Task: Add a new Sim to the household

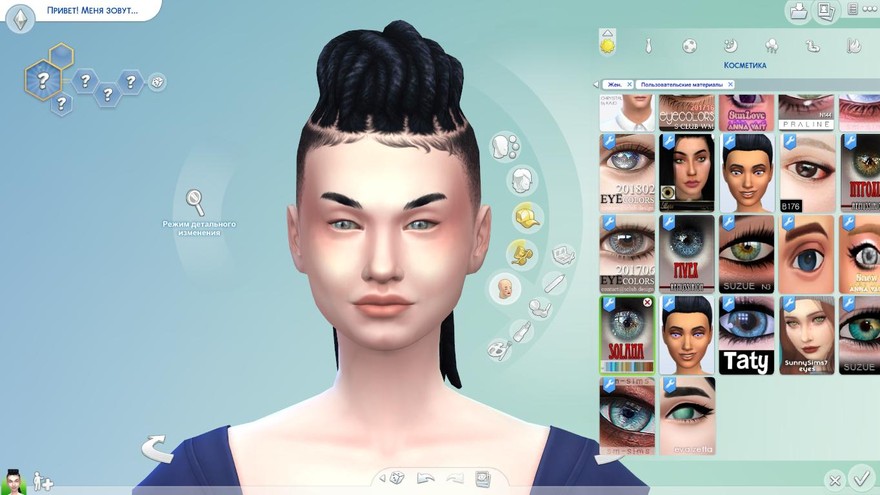Action: point(43,482)
